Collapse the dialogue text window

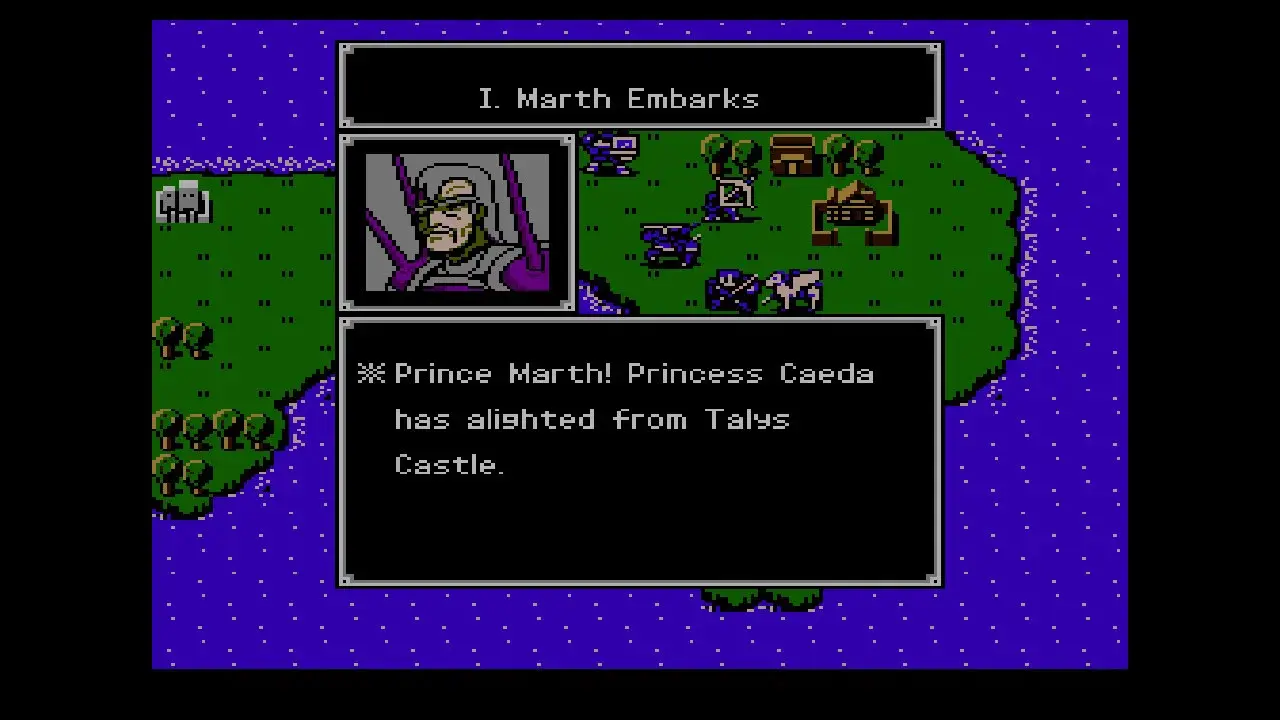639,450
